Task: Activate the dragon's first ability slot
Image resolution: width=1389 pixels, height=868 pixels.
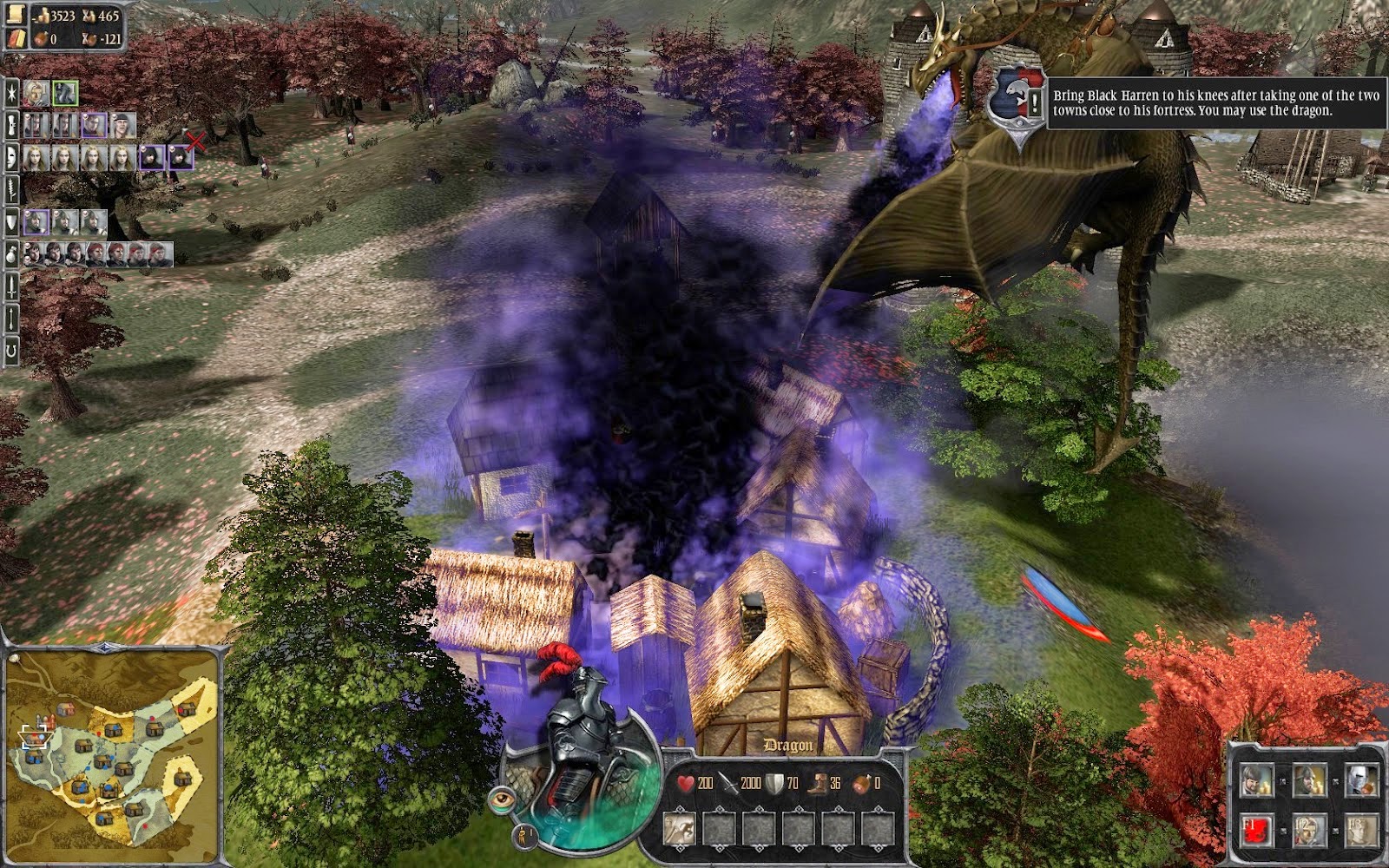Action: pos(681,826)
